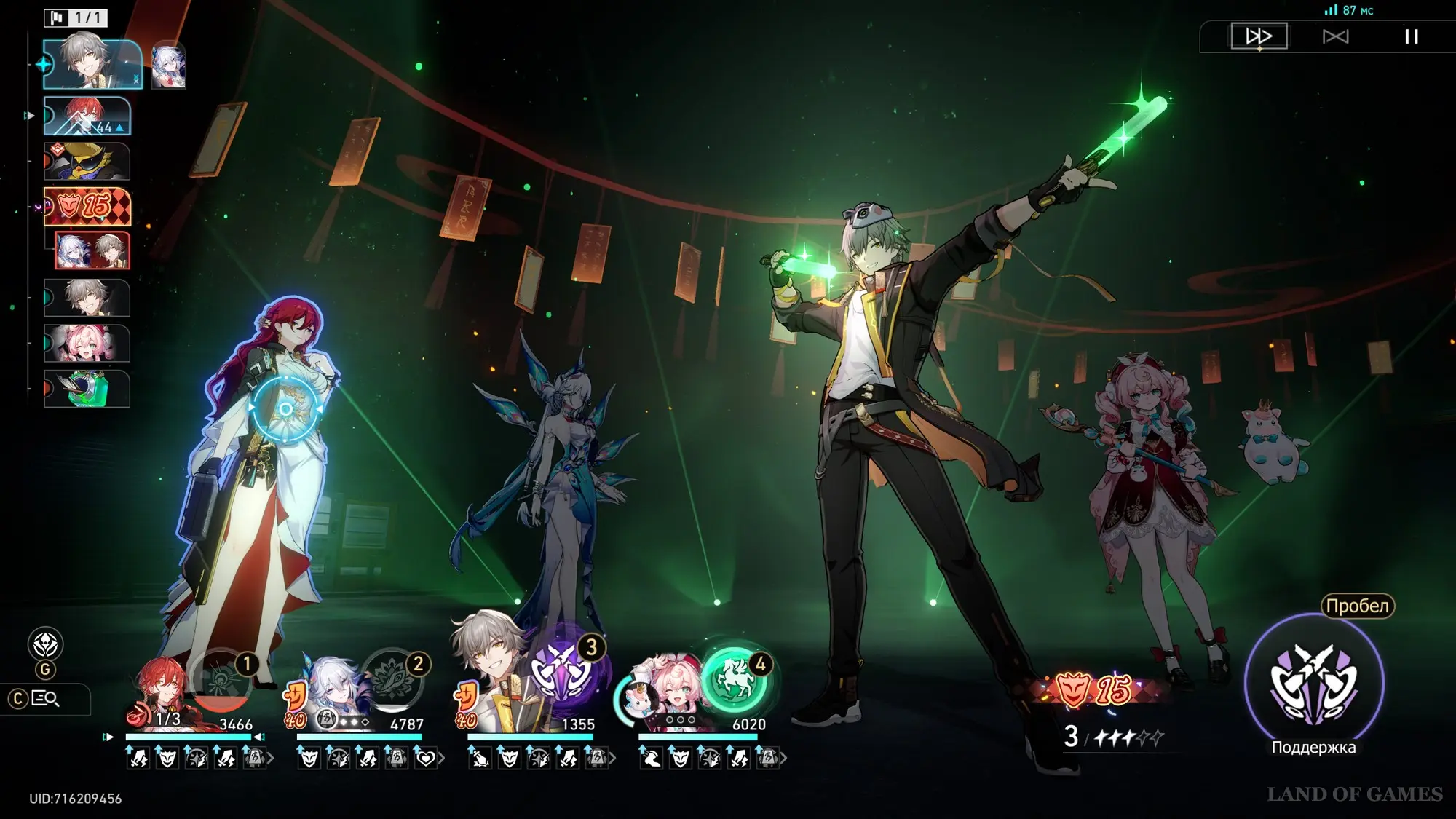
Task: Activate the green horse ultimate, number 4
Action: click(735, 681)
